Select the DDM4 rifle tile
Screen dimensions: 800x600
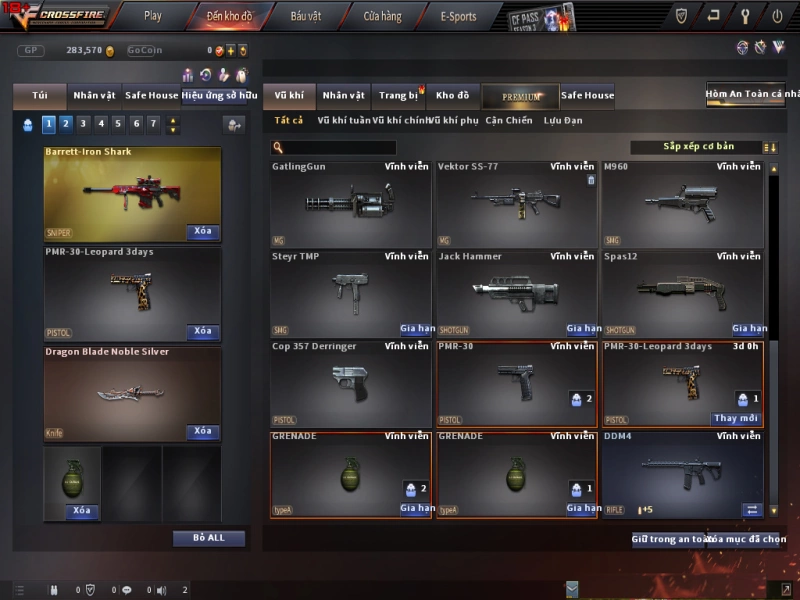[x=683, y=474]
